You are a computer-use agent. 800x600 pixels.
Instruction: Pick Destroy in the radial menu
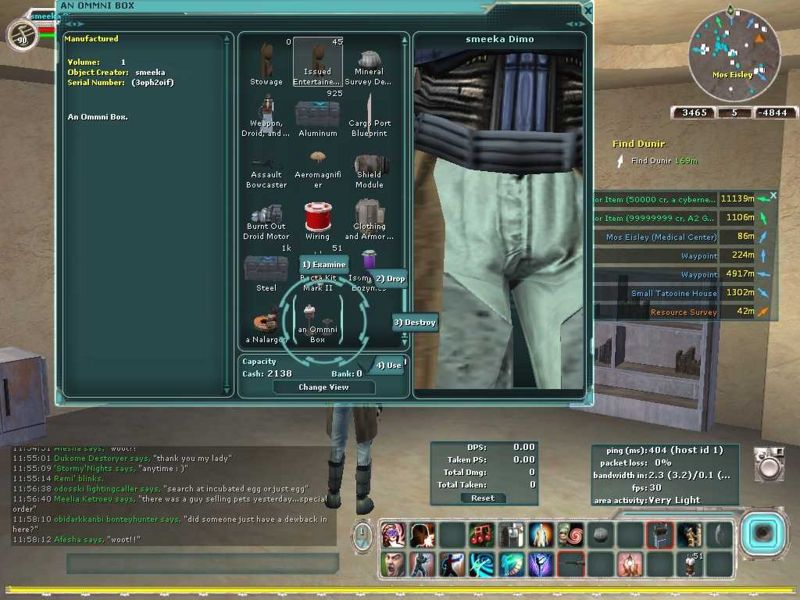415,323
